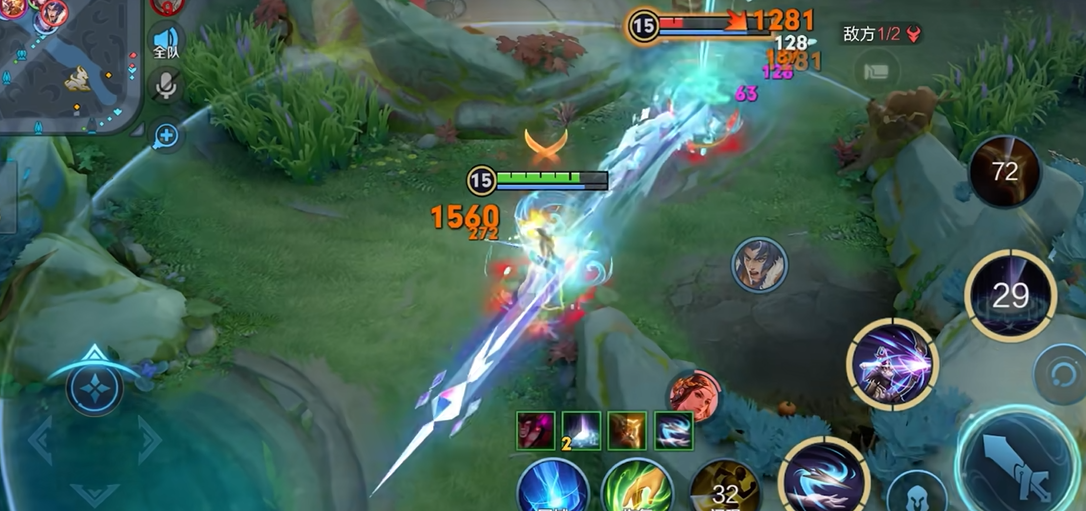Image resolution: width=1086 pixels, height=511 pixels.
Task: Activate the movement joystick center
Action: tap(95, 388)
